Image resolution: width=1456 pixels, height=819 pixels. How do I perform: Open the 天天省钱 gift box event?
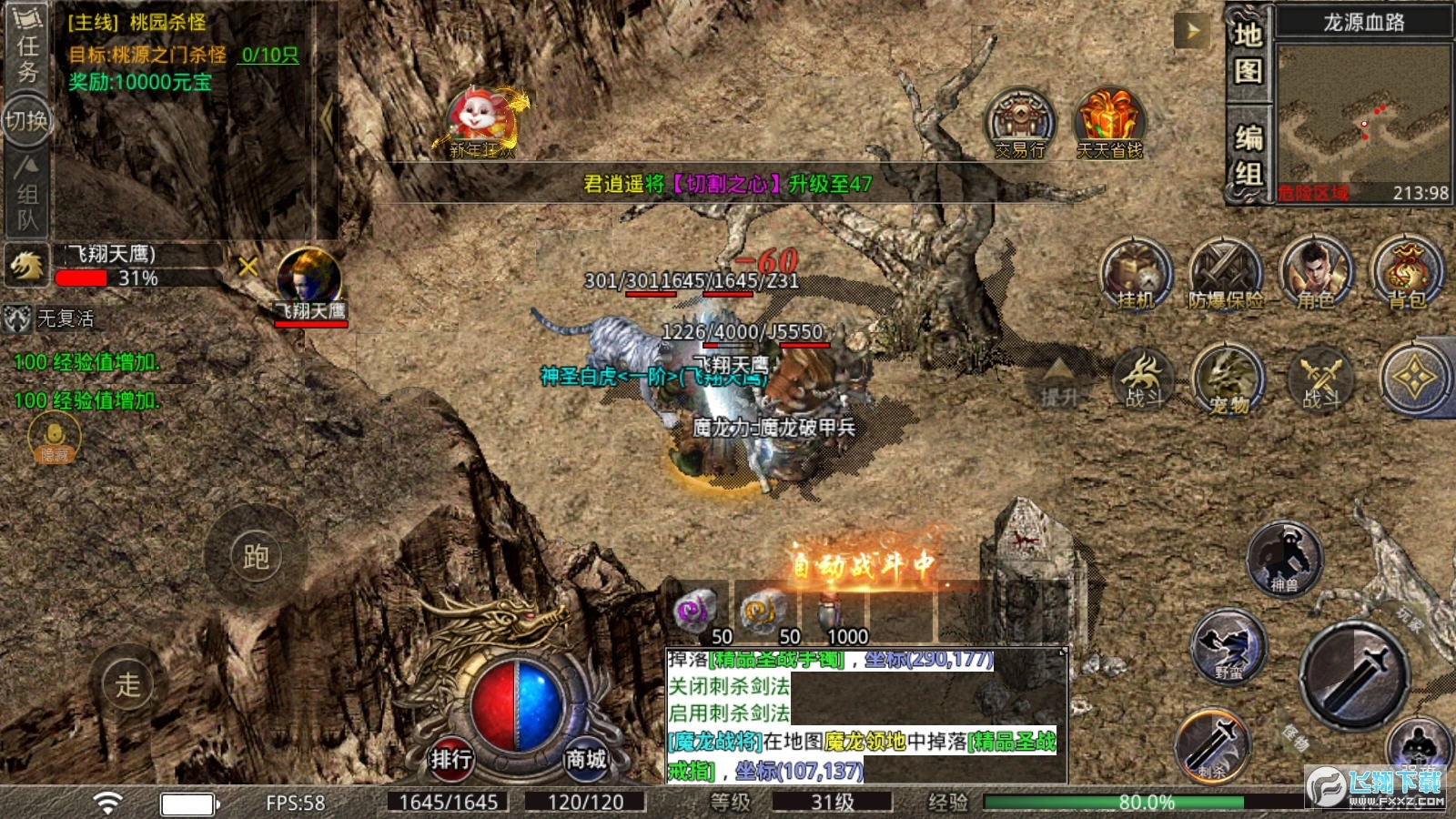tap(1109, 124)
